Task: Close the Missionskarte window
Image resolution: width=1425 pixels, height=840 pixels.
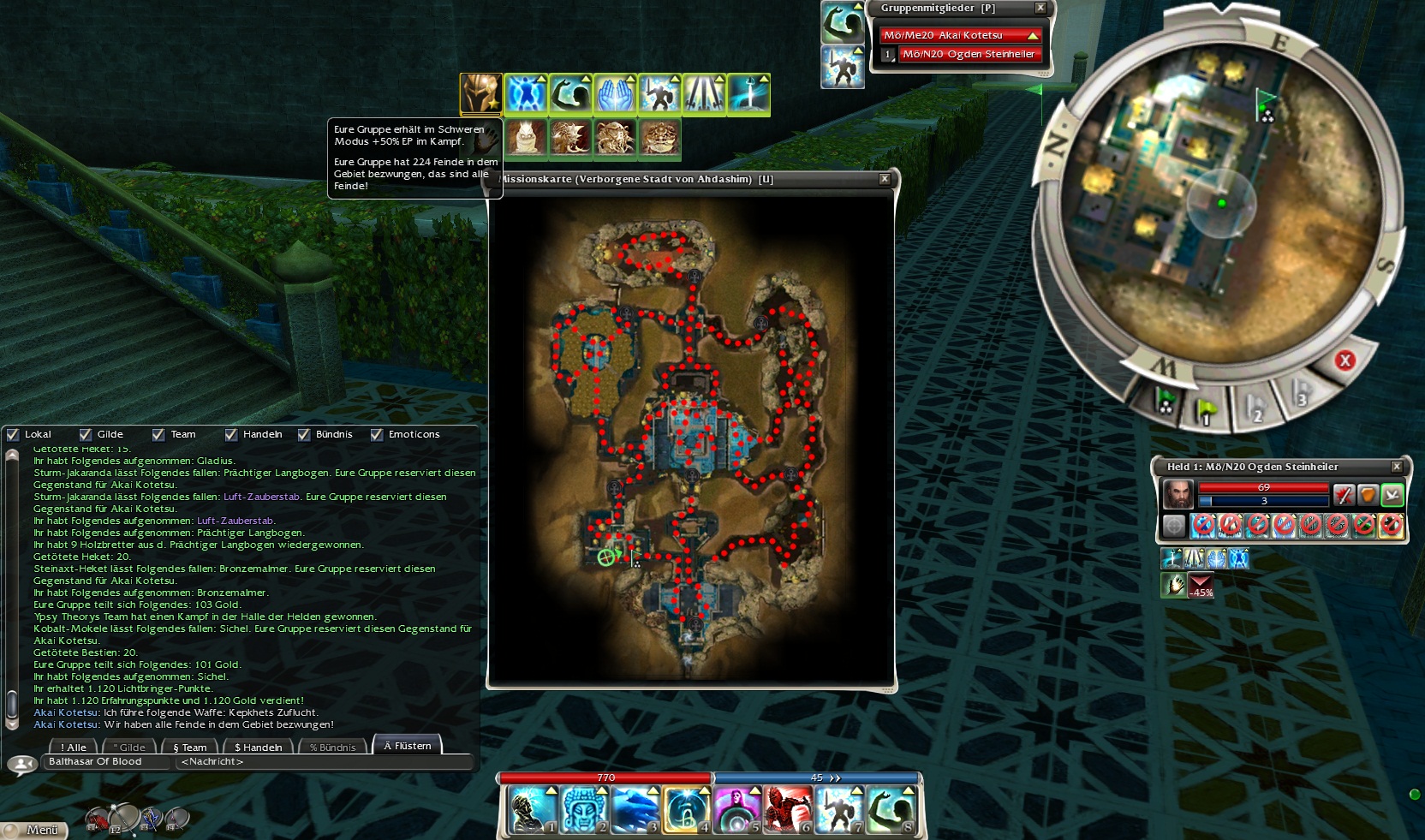Action: click(885, 179)
